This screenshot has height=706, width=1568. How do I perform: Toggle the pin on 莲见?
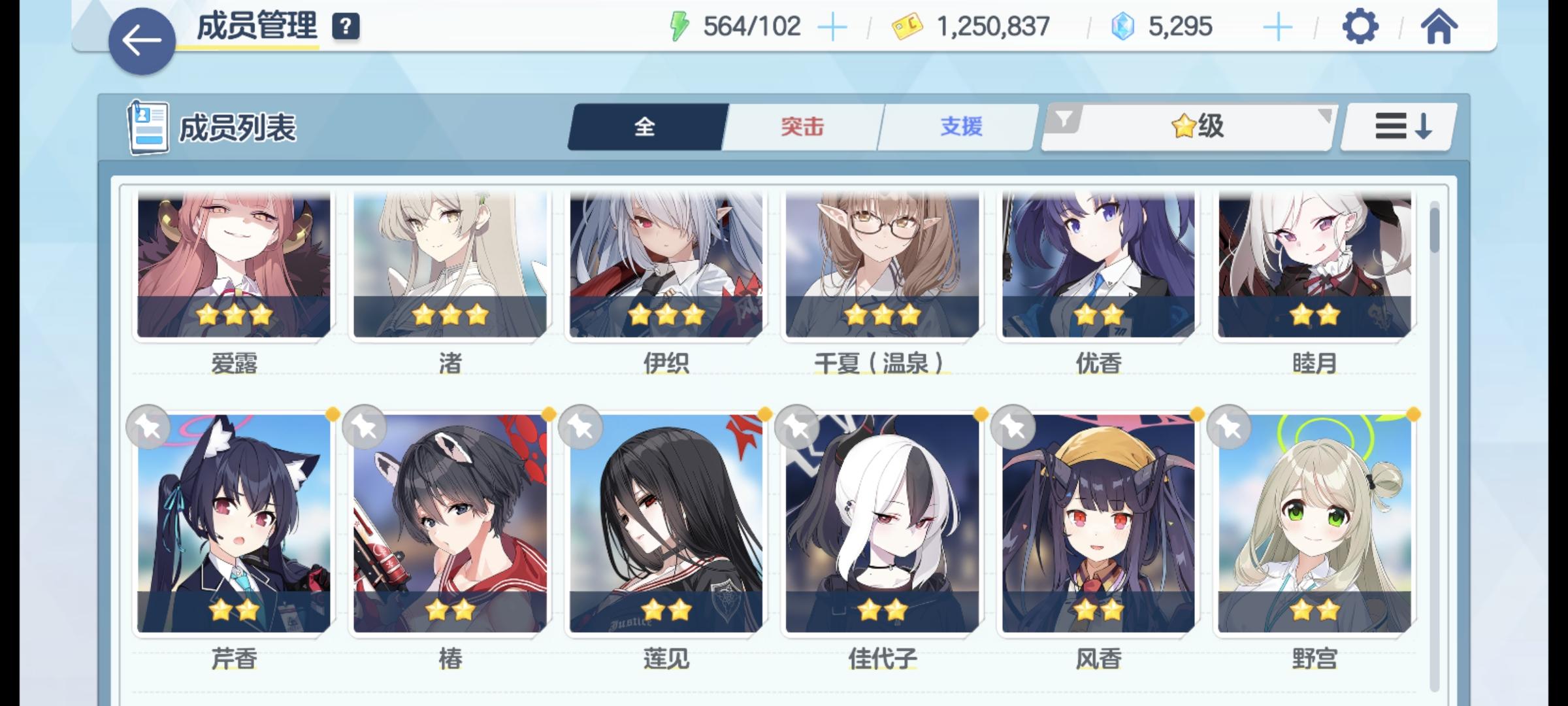pos(583,426)
